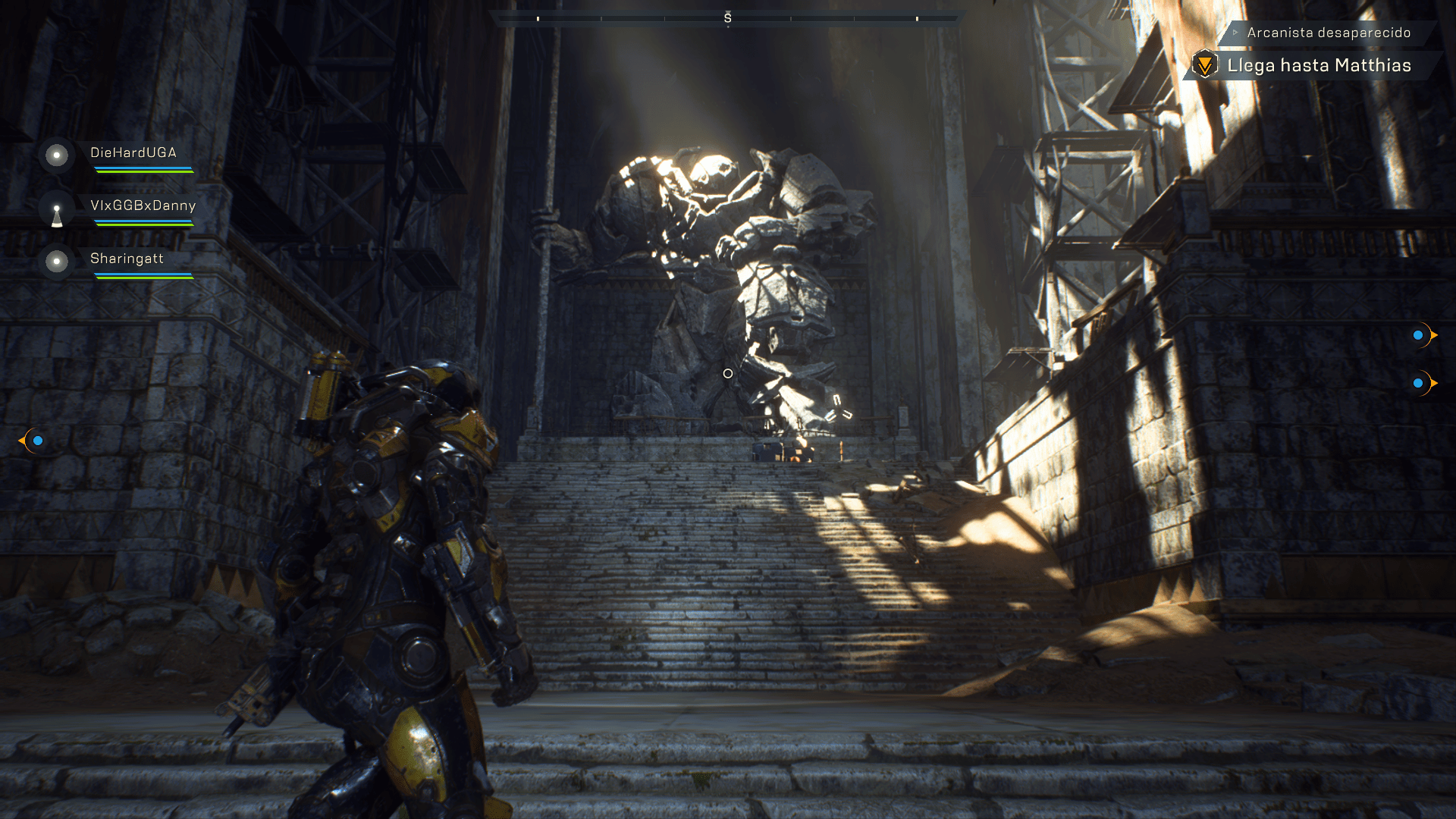1456x819 pixels.
Task: Click the orange objective shield icon
Action: (1204, 65)
